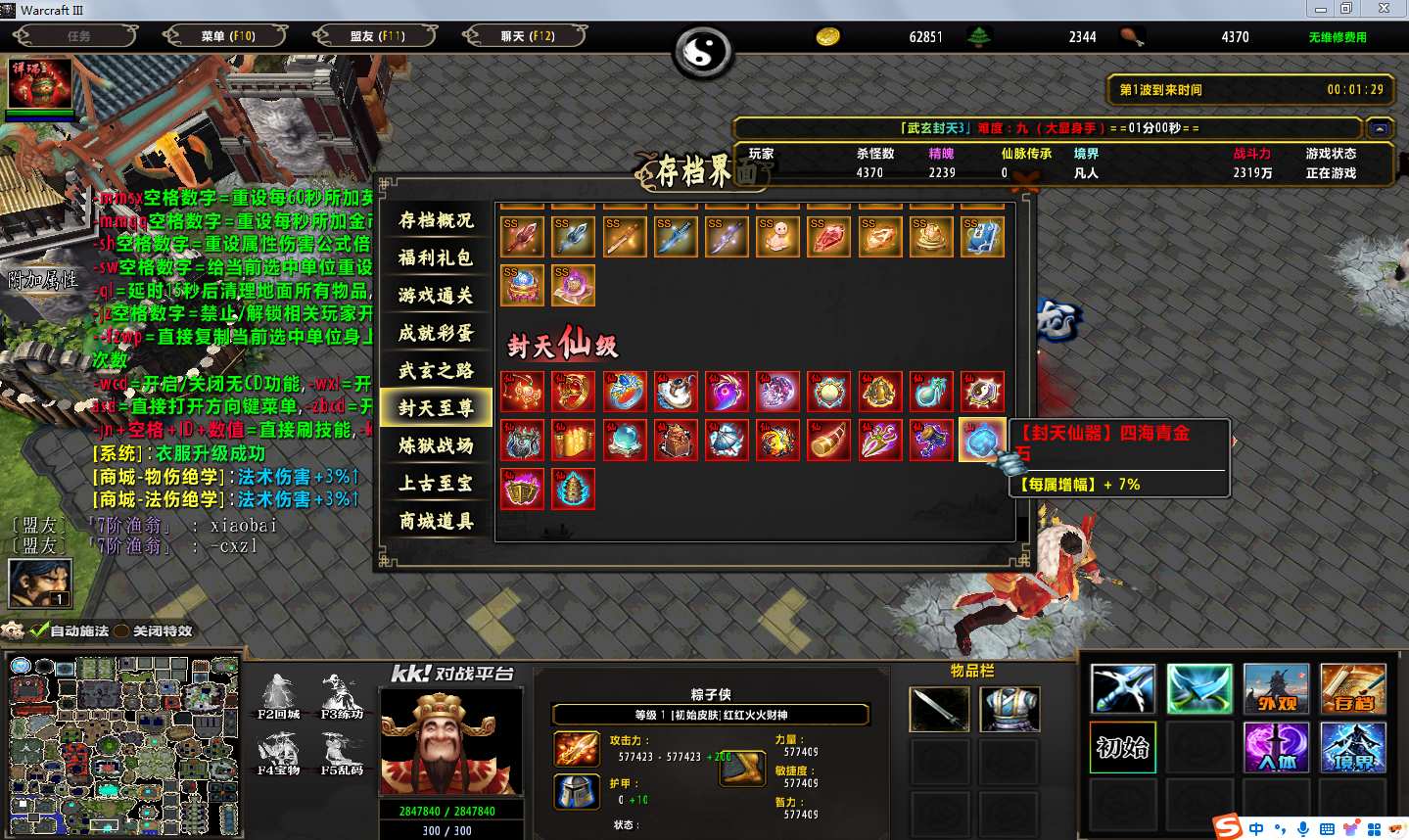Open the 存档 command icon

click(x=1353, y=688)
